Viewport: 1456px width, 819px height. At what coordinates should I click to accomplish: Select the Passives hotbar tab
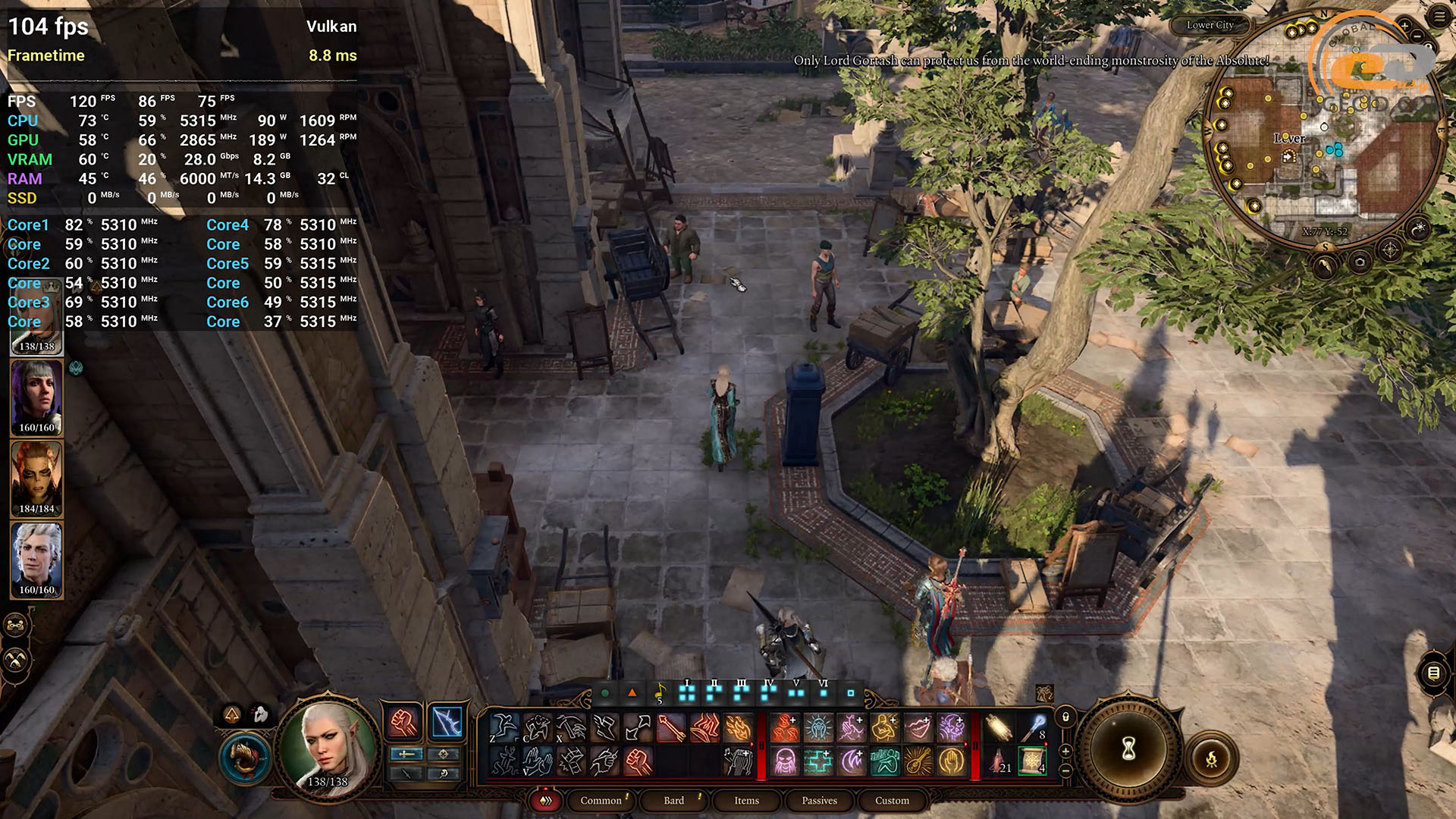point(819,800)
